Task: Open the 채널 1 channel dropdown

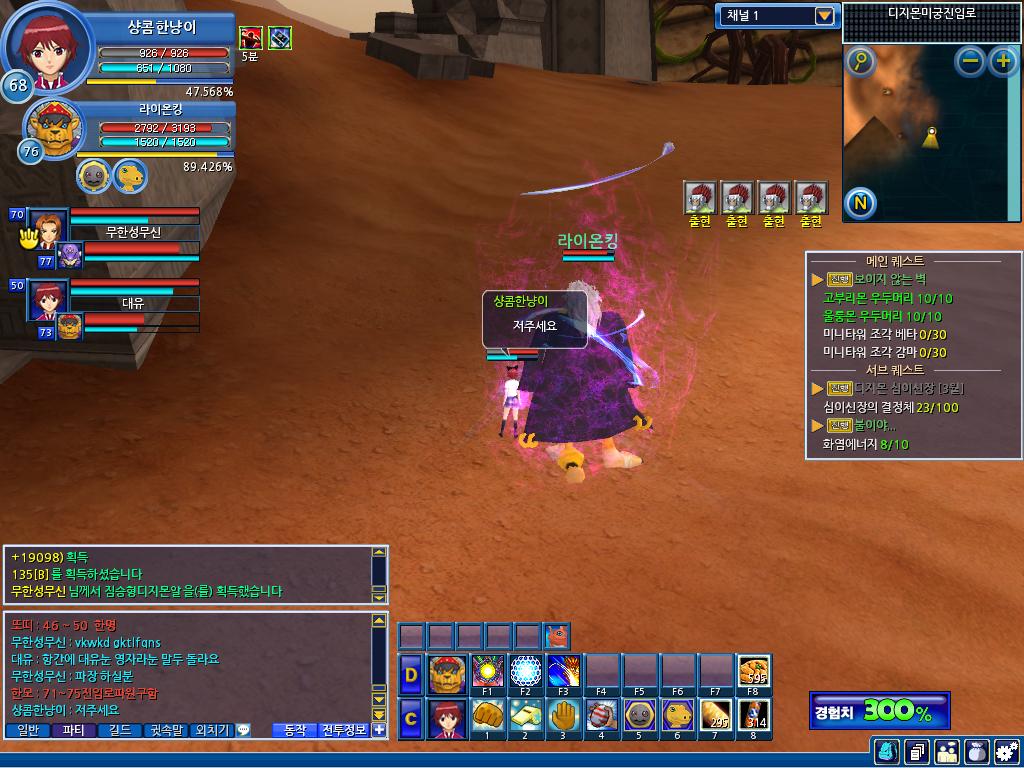Action: pos(824,16)
